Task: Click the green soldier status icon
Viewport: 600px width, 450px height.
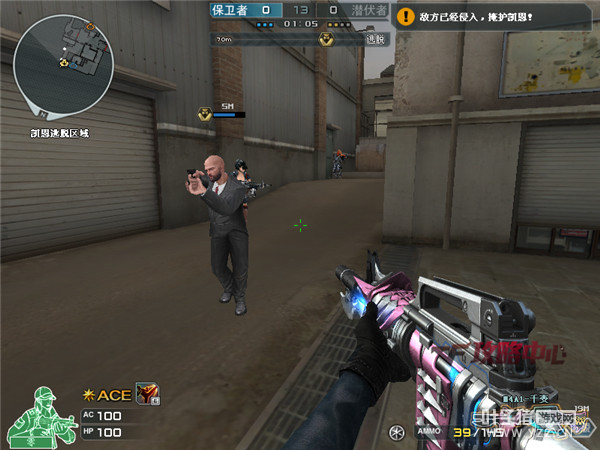Action: (42, 413)
